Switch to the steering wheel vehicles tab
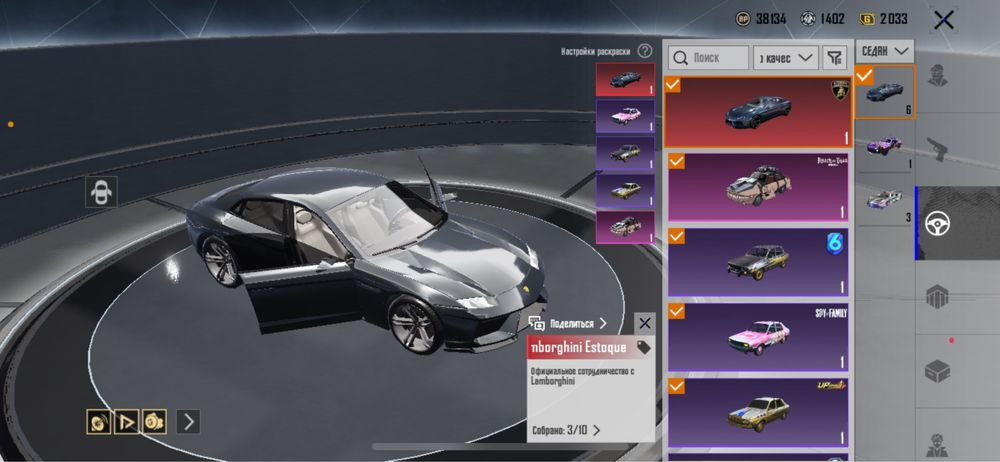Image resolution: width=1000 pixels, height=462 pixels. click(x=937, y=223)
